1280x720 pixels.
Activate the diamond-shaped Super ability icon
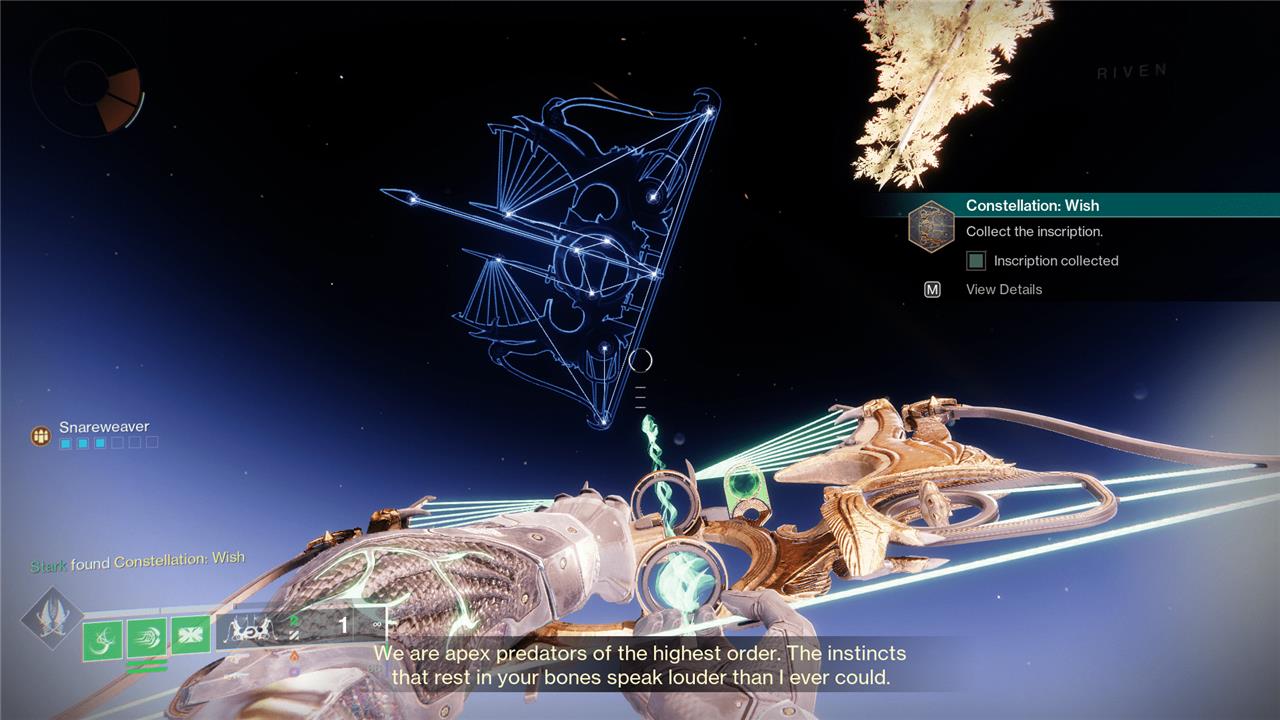tap(52, 617)
